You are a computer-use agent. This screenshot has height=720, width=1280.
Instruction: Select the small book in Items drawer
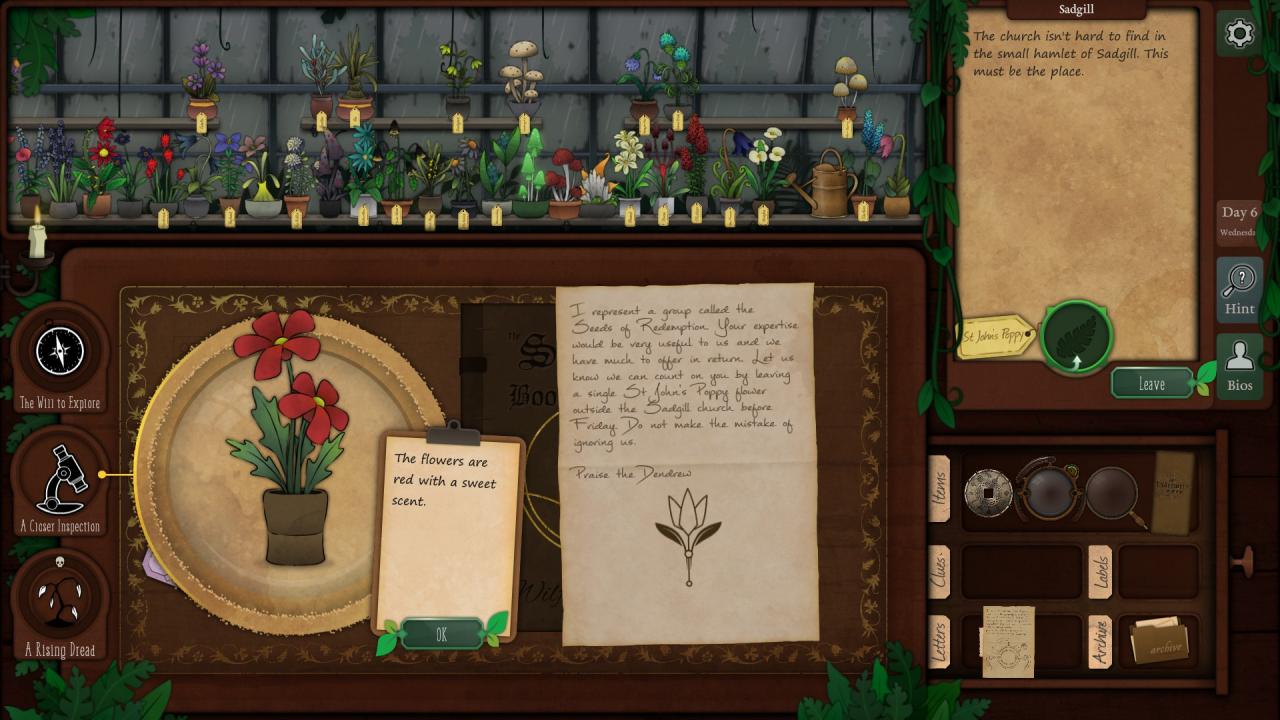point(1174,491)
